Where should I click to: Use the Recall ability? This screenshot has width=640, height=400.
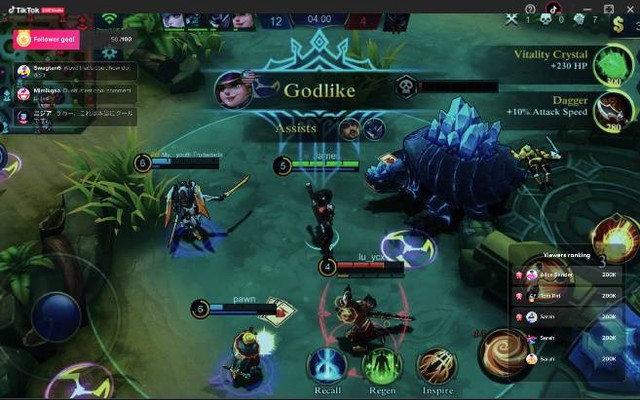327,366
